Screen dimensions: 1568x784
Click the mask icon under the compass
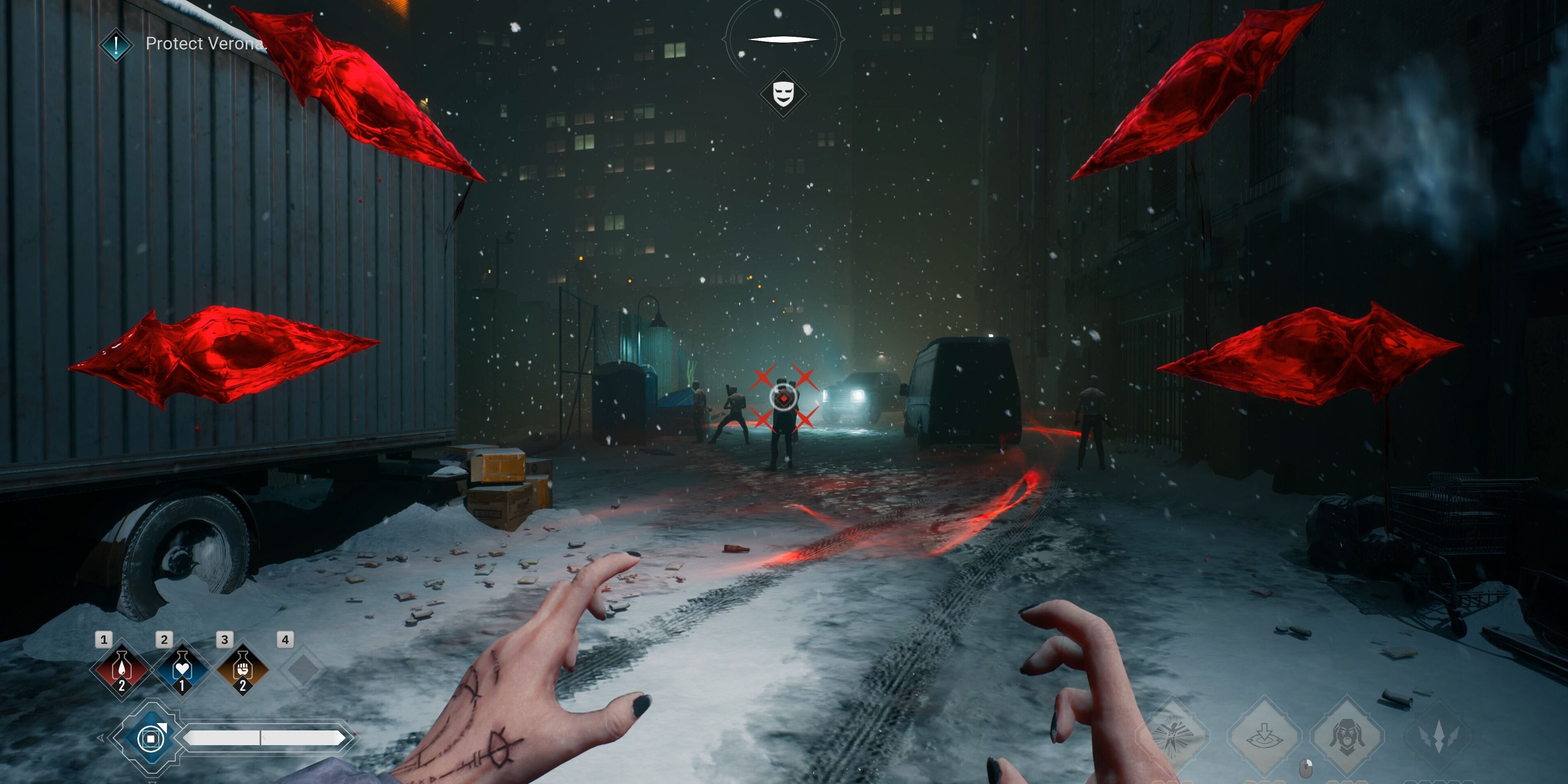tap(783, 94)
